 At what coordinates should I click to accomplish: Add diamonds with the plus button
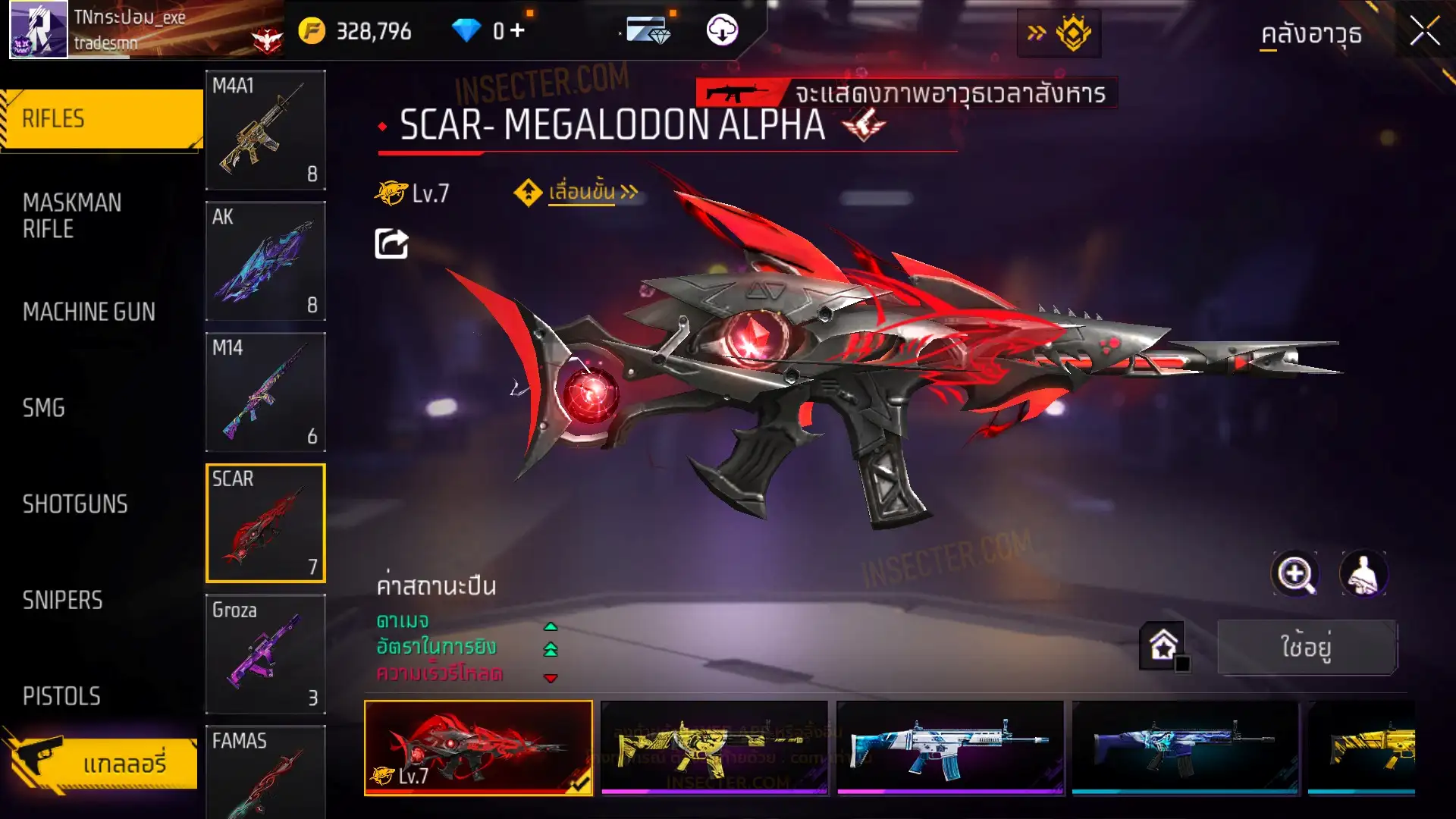click(x=517, y=31)
